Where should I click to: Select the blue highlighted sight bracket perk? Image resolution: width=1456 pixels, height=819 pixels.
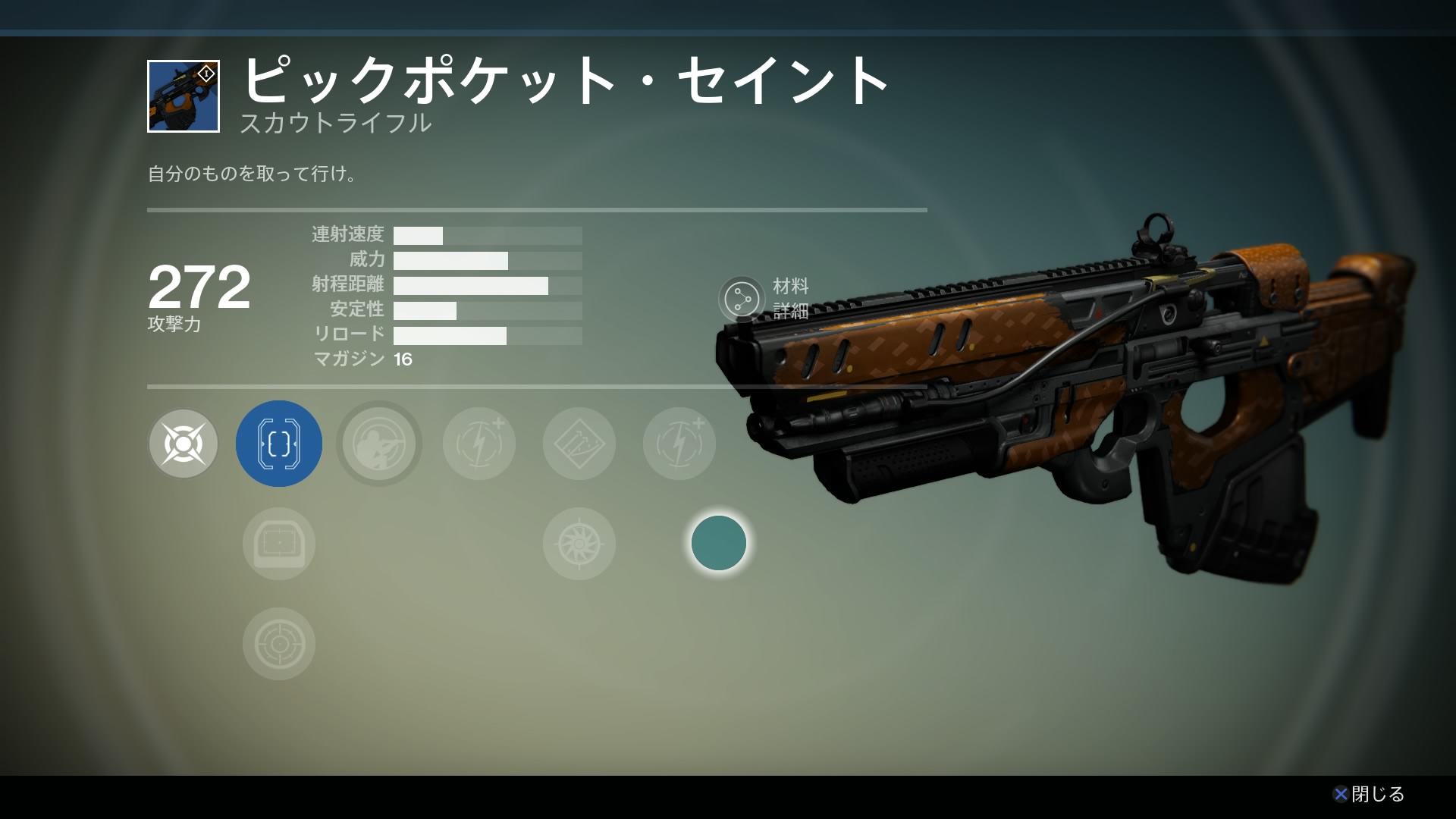pyautogui.click(x=279, y=444)
